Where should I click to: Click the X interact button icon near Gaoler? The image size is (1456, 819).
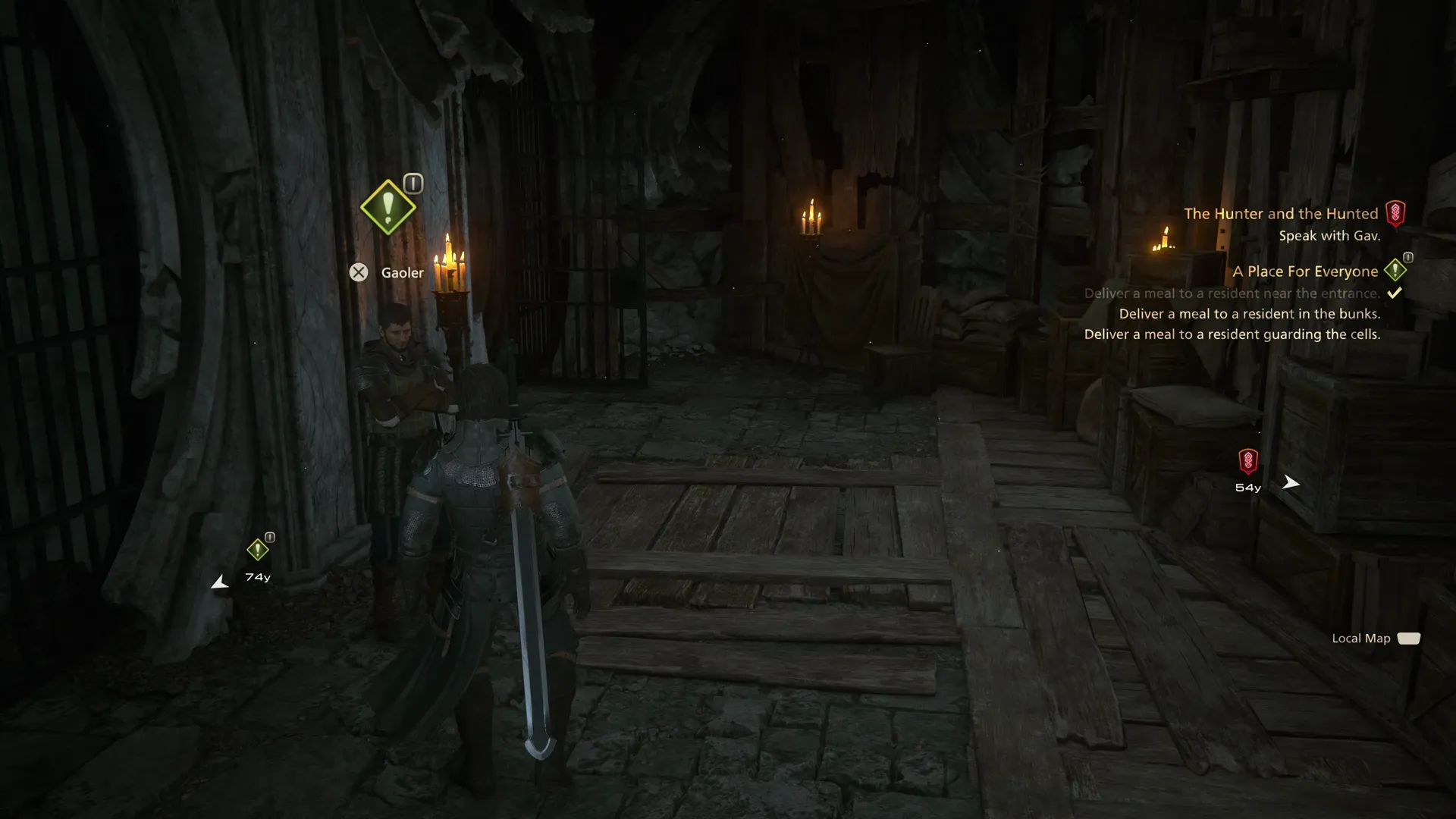359,272
